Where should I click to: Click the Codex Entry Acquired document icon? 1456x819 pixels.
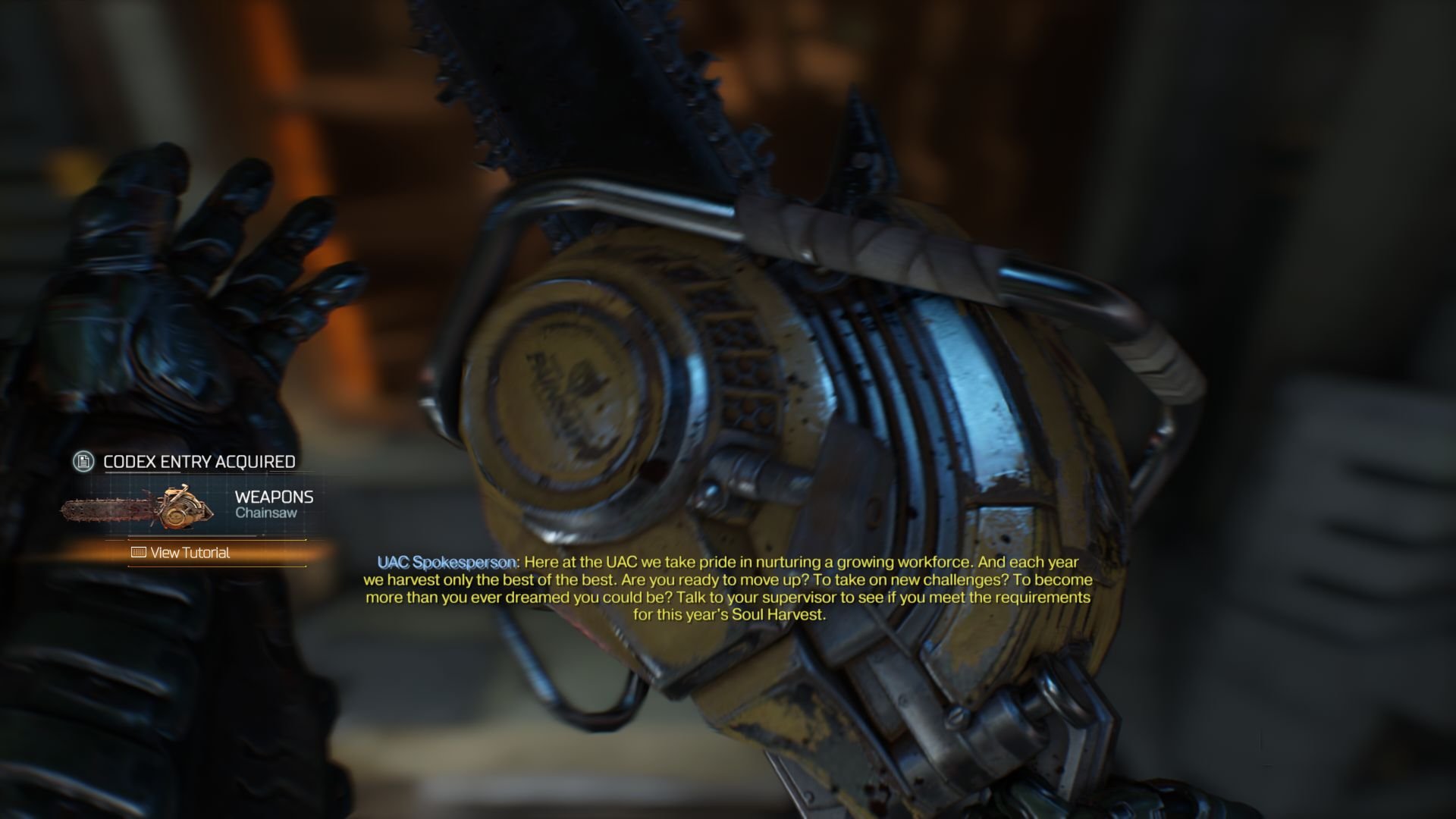(83, 461)
